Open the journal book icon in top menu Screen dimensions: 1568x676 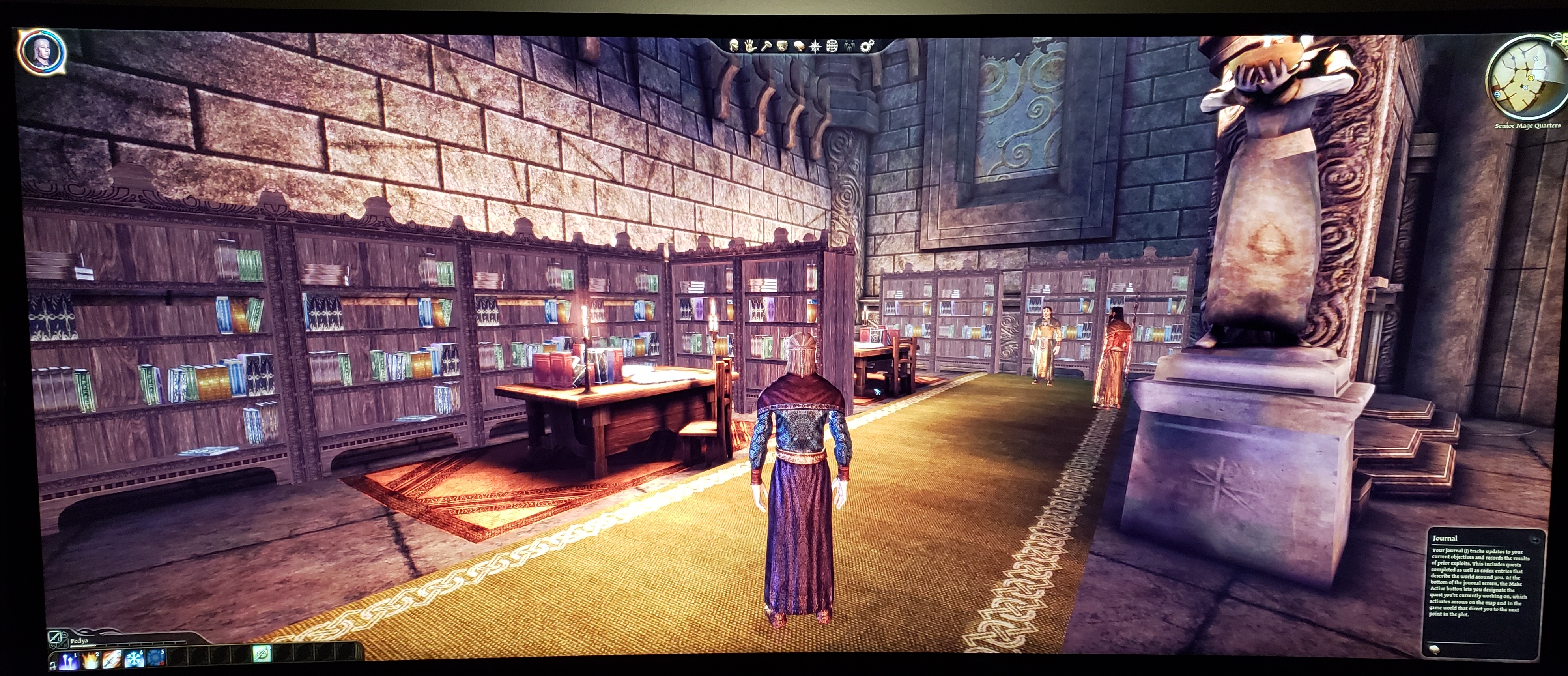tap(799, 45)
